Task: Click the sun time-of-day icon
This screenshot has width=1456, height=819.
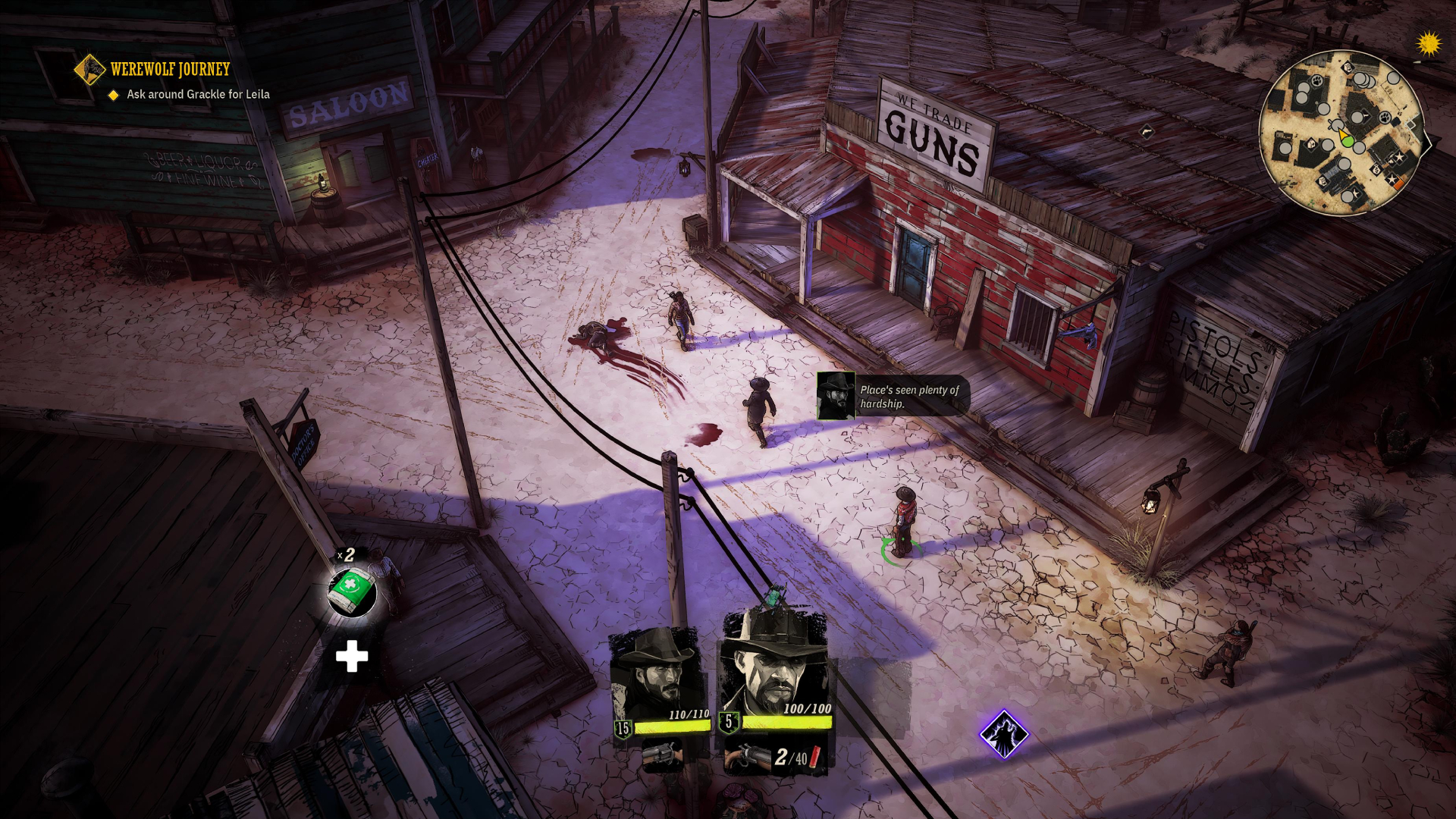Action: [x=1429, y=44]
